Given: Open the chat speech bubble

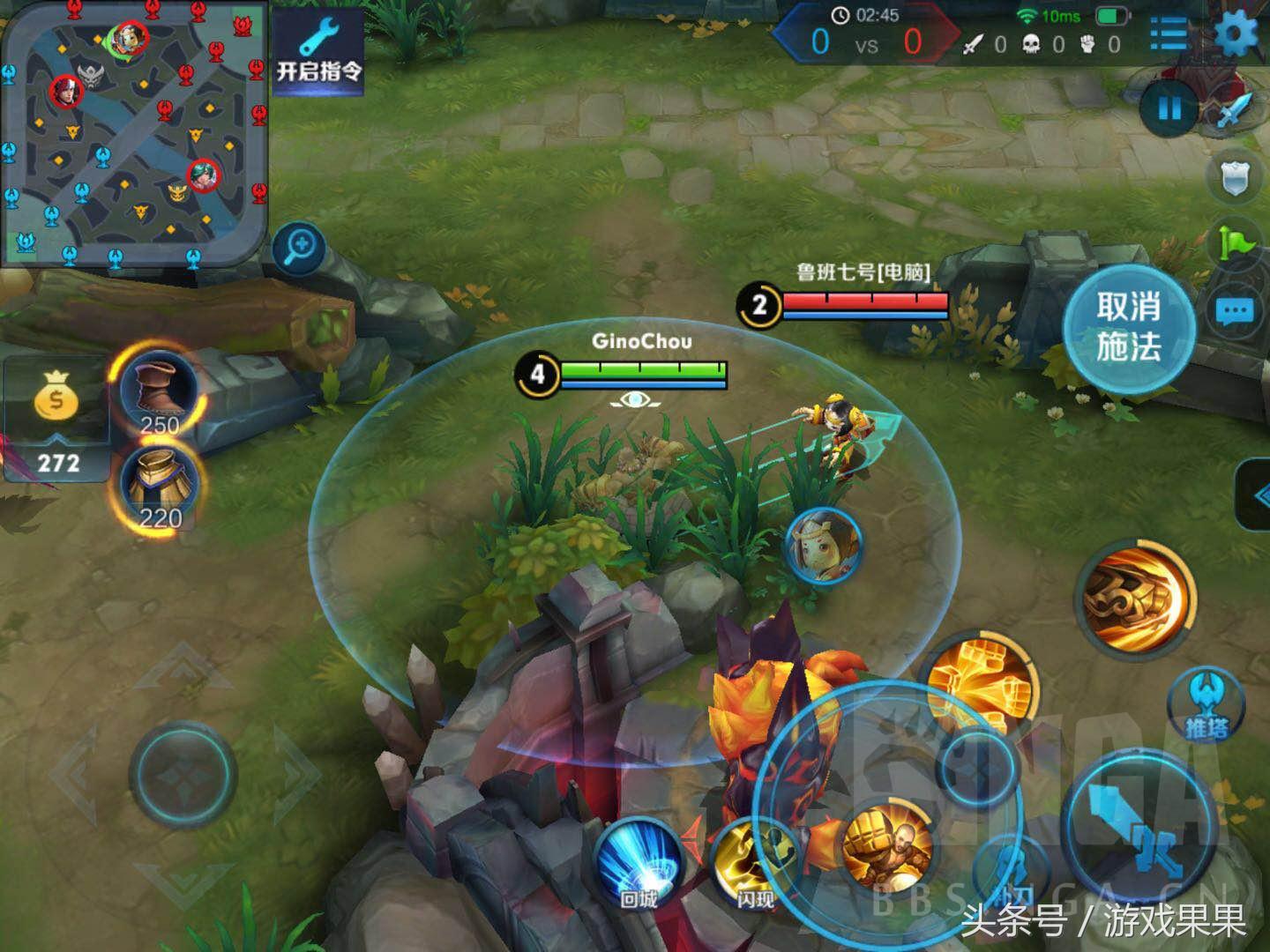Looking at the screenshot, I should point(1234,310).
